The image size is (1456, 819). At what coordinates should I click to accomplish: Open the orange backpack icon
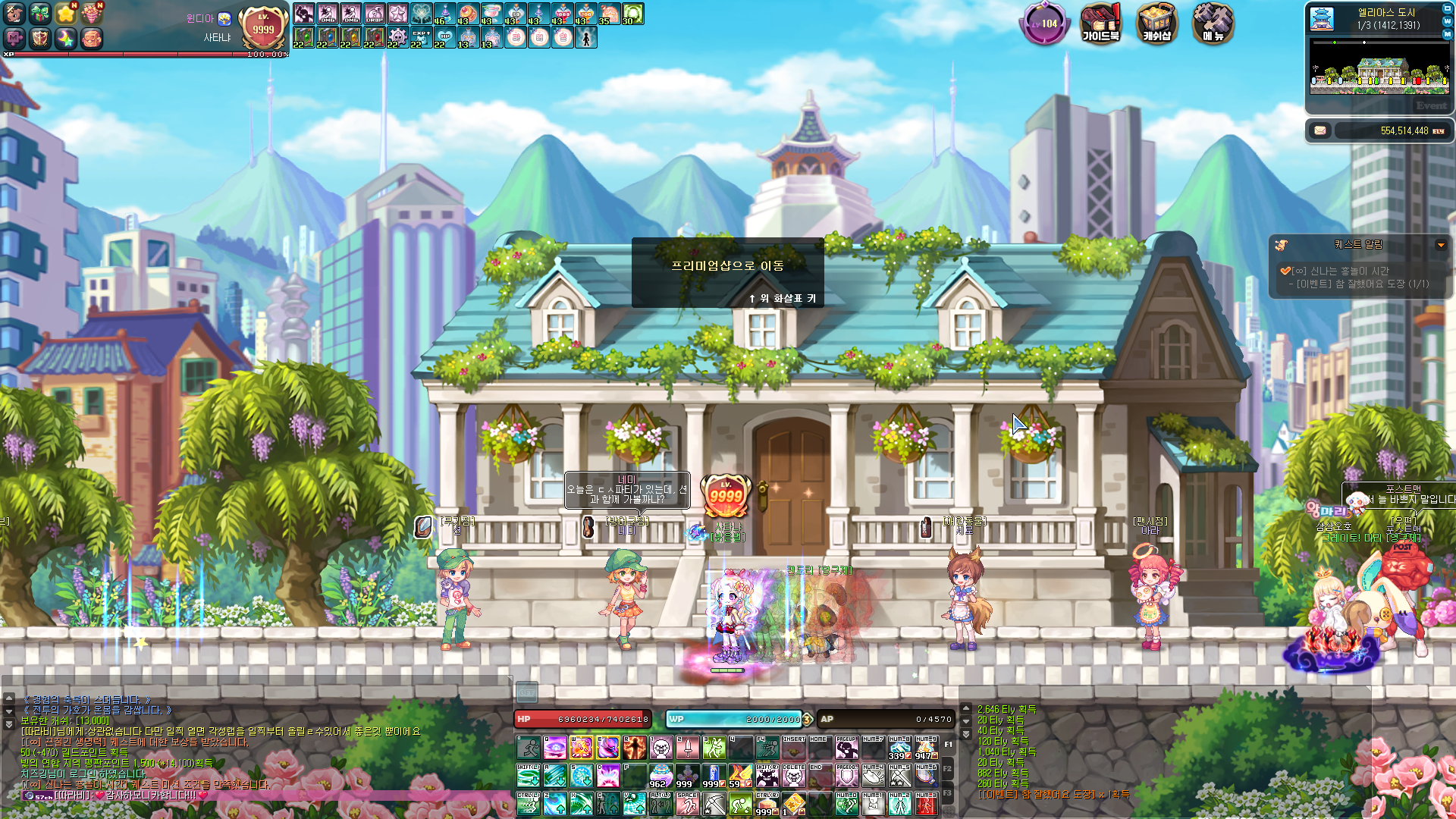coord(92,38)
